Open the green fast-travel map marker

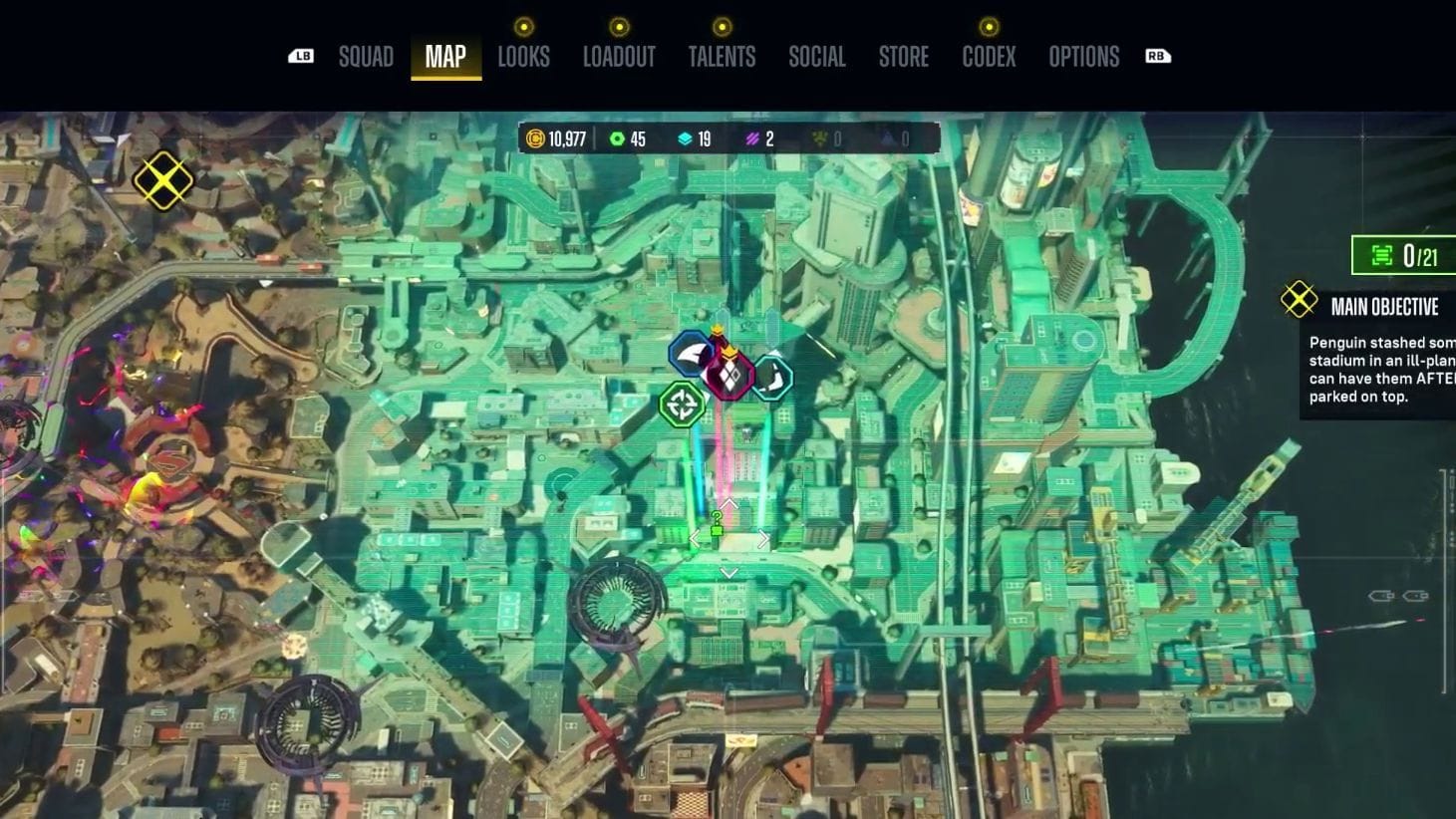(x=684, y=404)
